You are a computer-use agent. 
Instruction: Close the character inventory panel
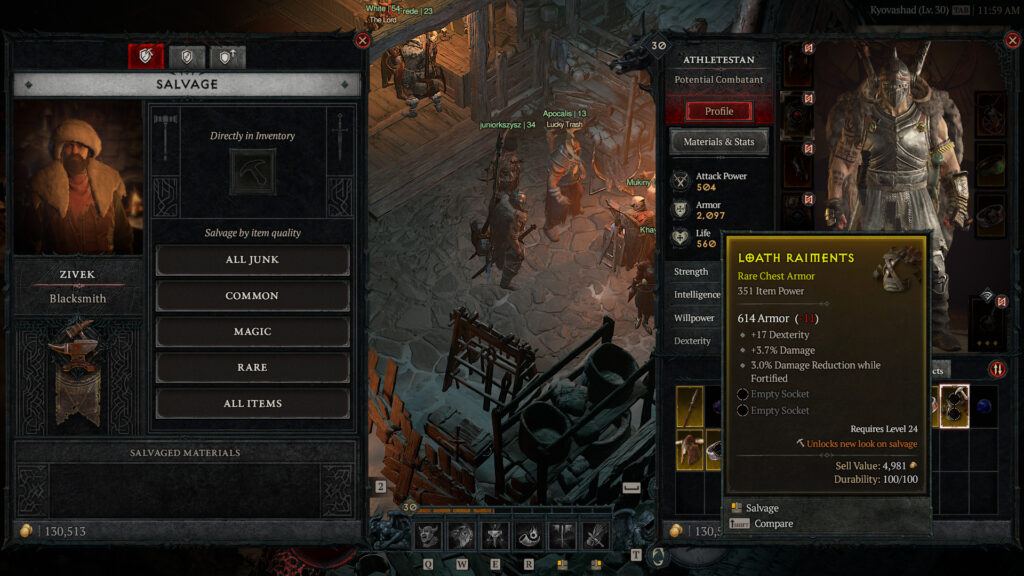[1010, 40]
